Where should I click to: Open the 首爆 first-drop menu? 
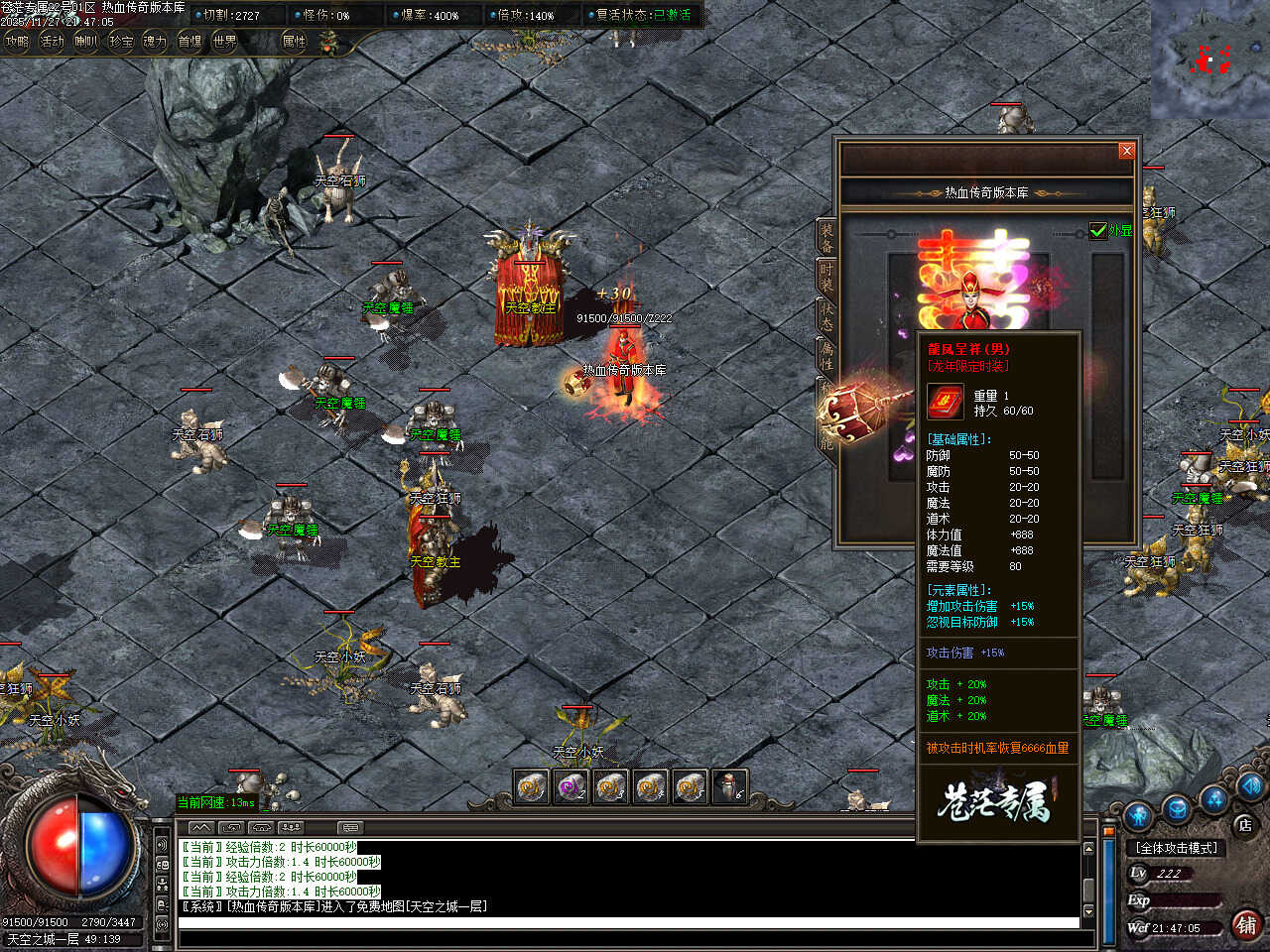pos(190,42)
